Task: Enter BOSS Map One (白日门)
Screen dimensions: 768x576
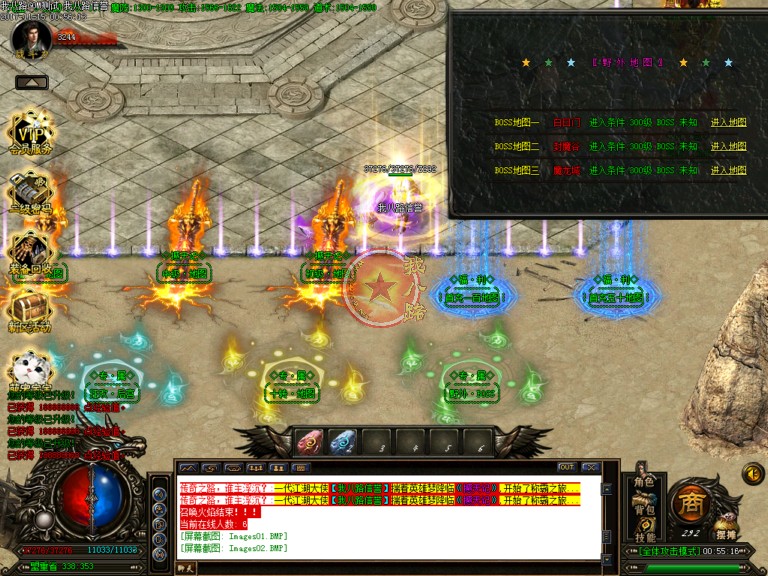Action: coord(728,122)
